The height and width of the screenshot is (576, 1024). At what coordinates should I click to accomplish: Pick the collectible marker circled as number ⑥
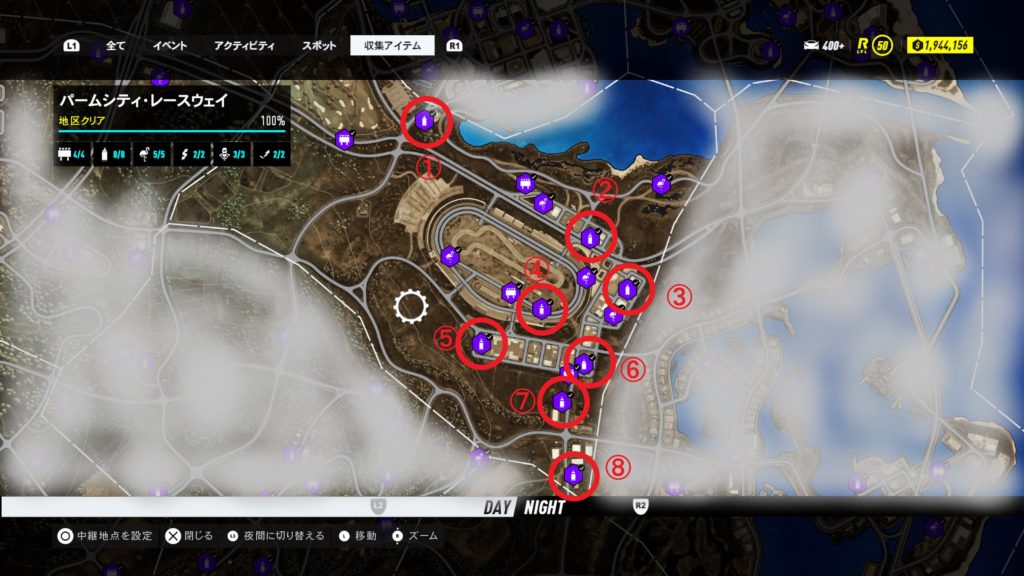[x=585, y=362]
